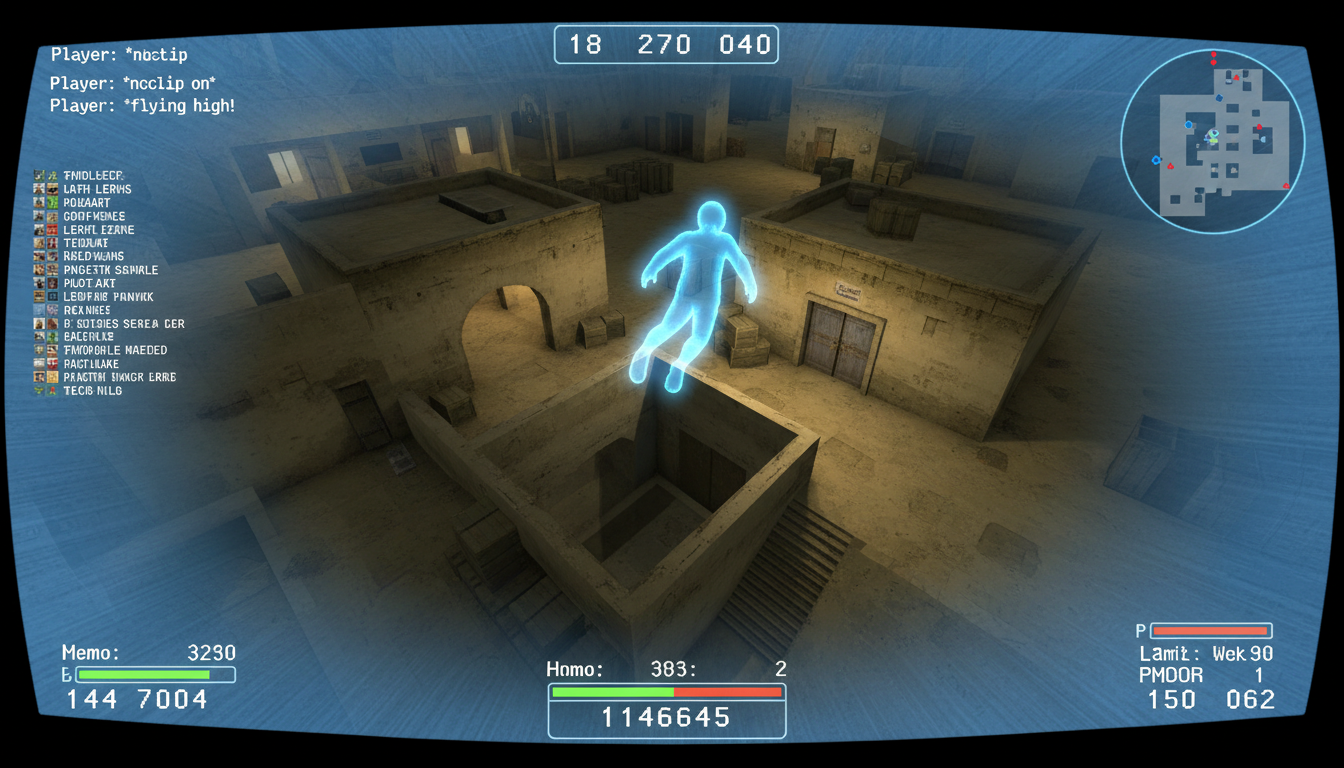Select the TEIDJUT player icon

(40, 242)
